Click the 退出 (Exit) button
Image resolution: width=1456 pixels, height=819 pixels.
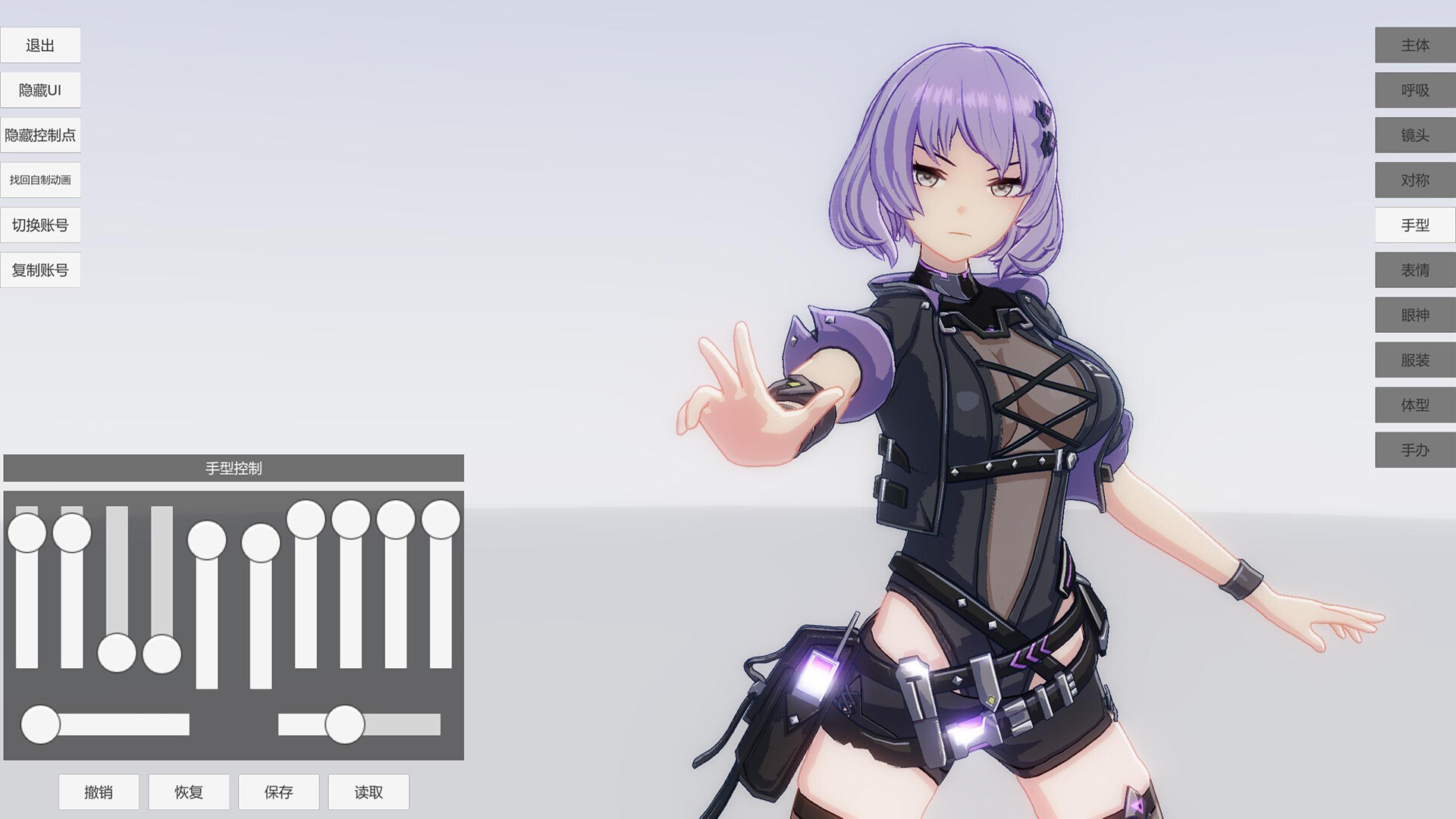(41, 45)
